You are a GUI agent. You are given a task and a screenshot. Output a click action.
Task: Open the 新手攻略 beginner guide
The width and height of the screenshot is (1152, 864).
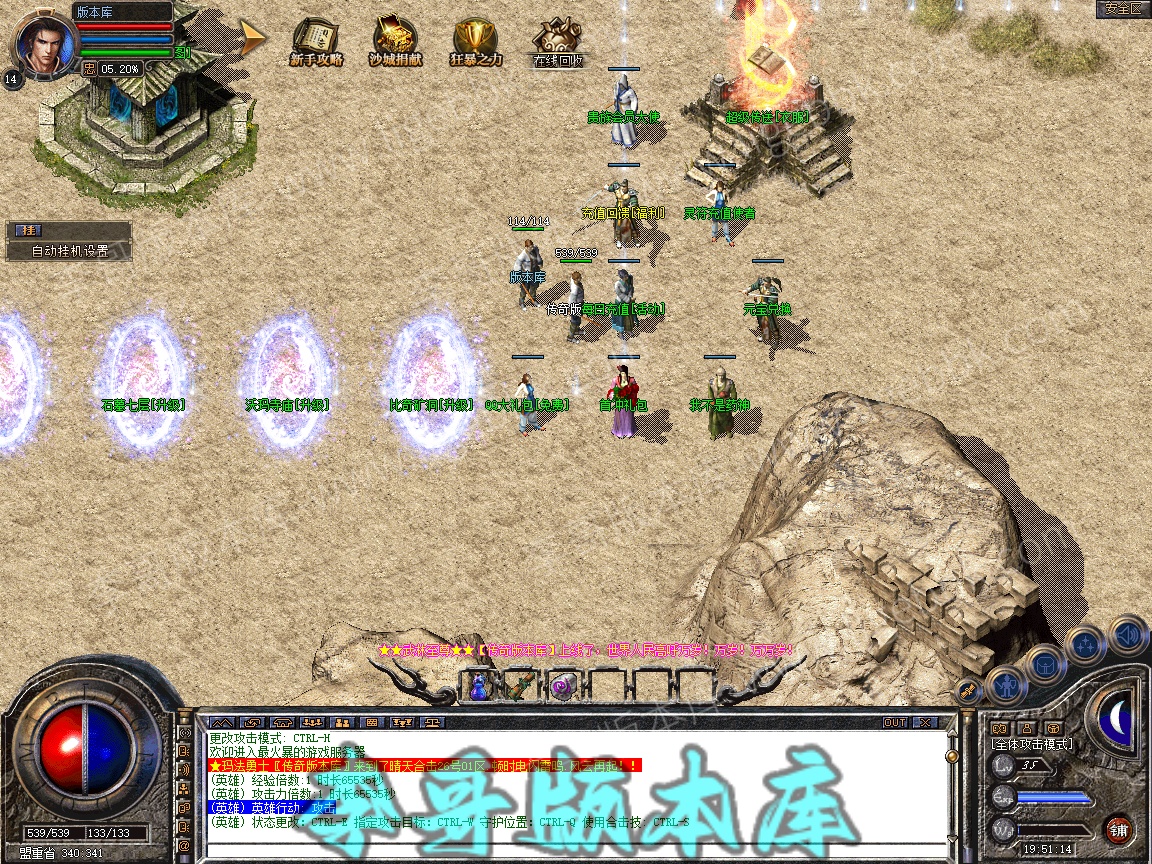[x=316, y=42]
